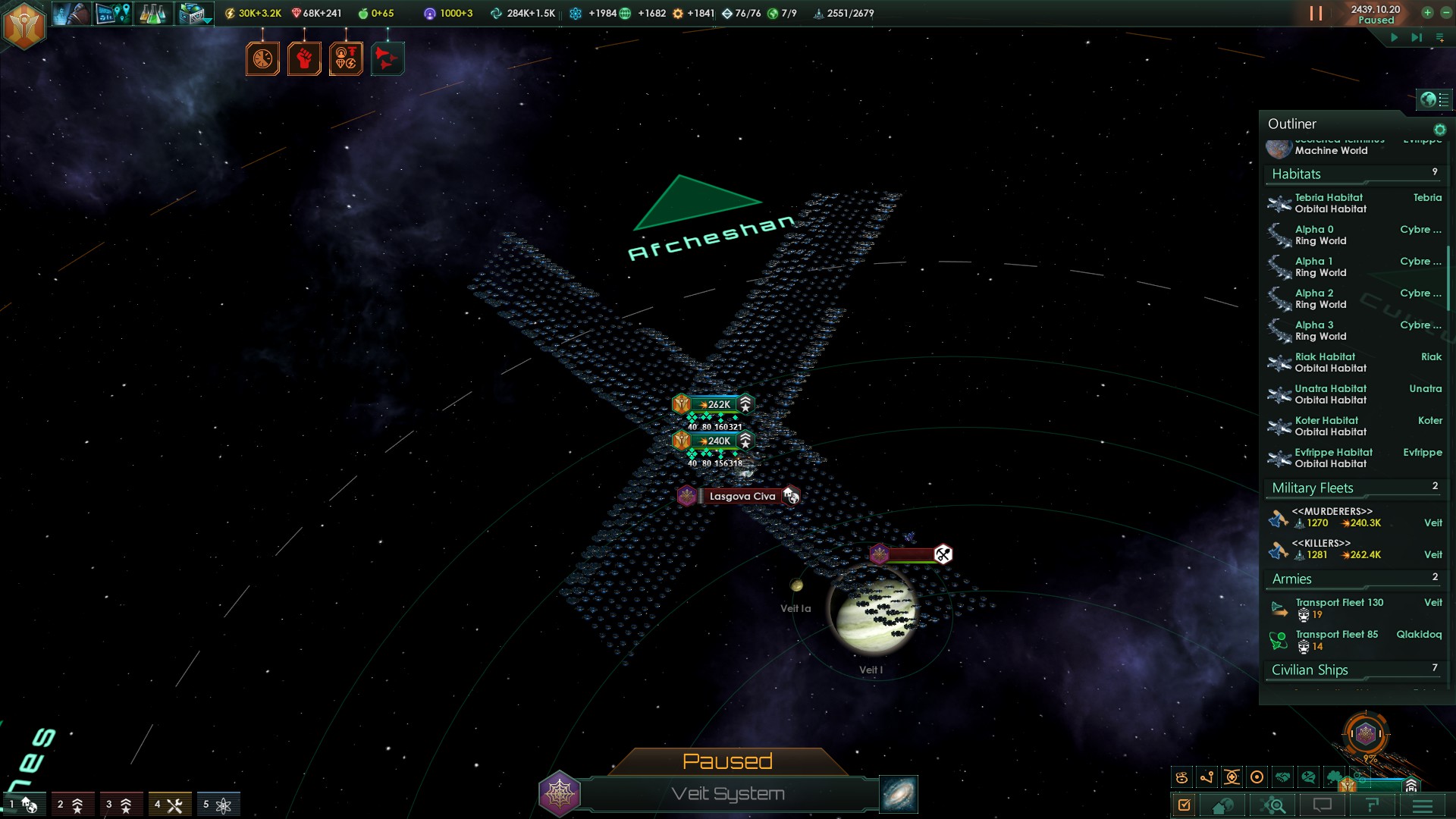
Task: Open Outliner settings gear
Action: point(1439,130)
